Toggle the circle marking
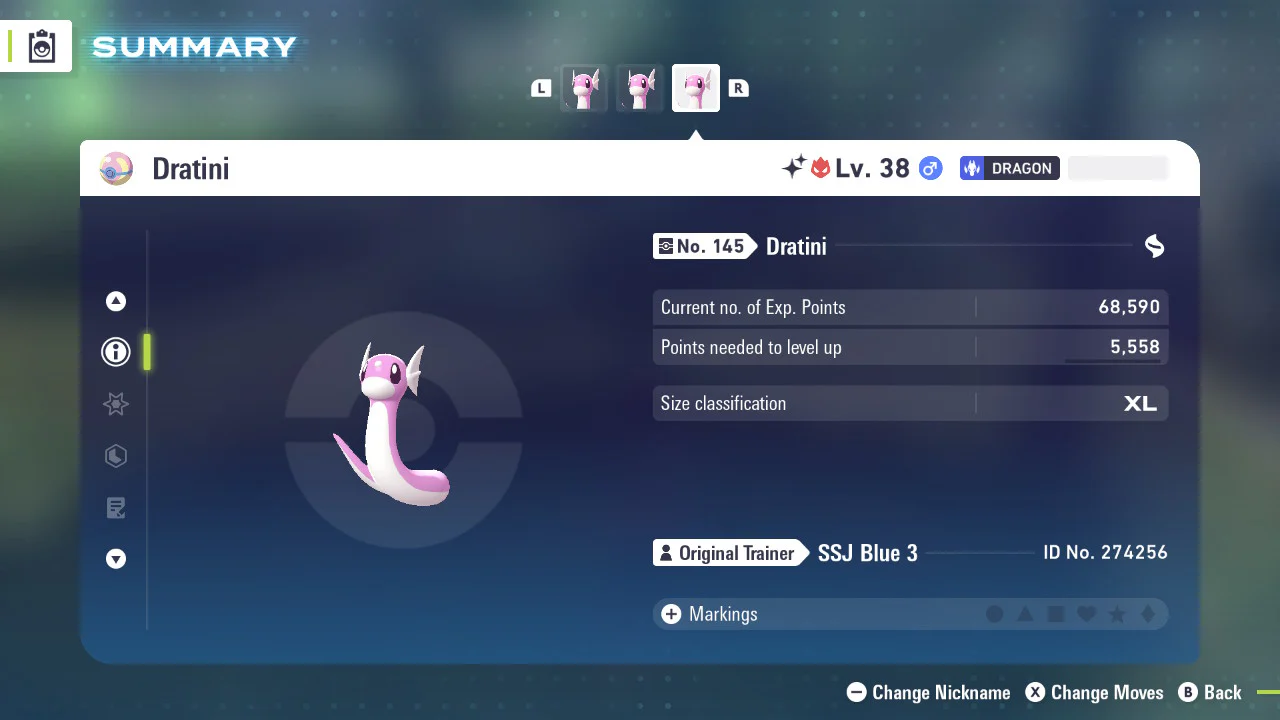 tap(995, 614)
